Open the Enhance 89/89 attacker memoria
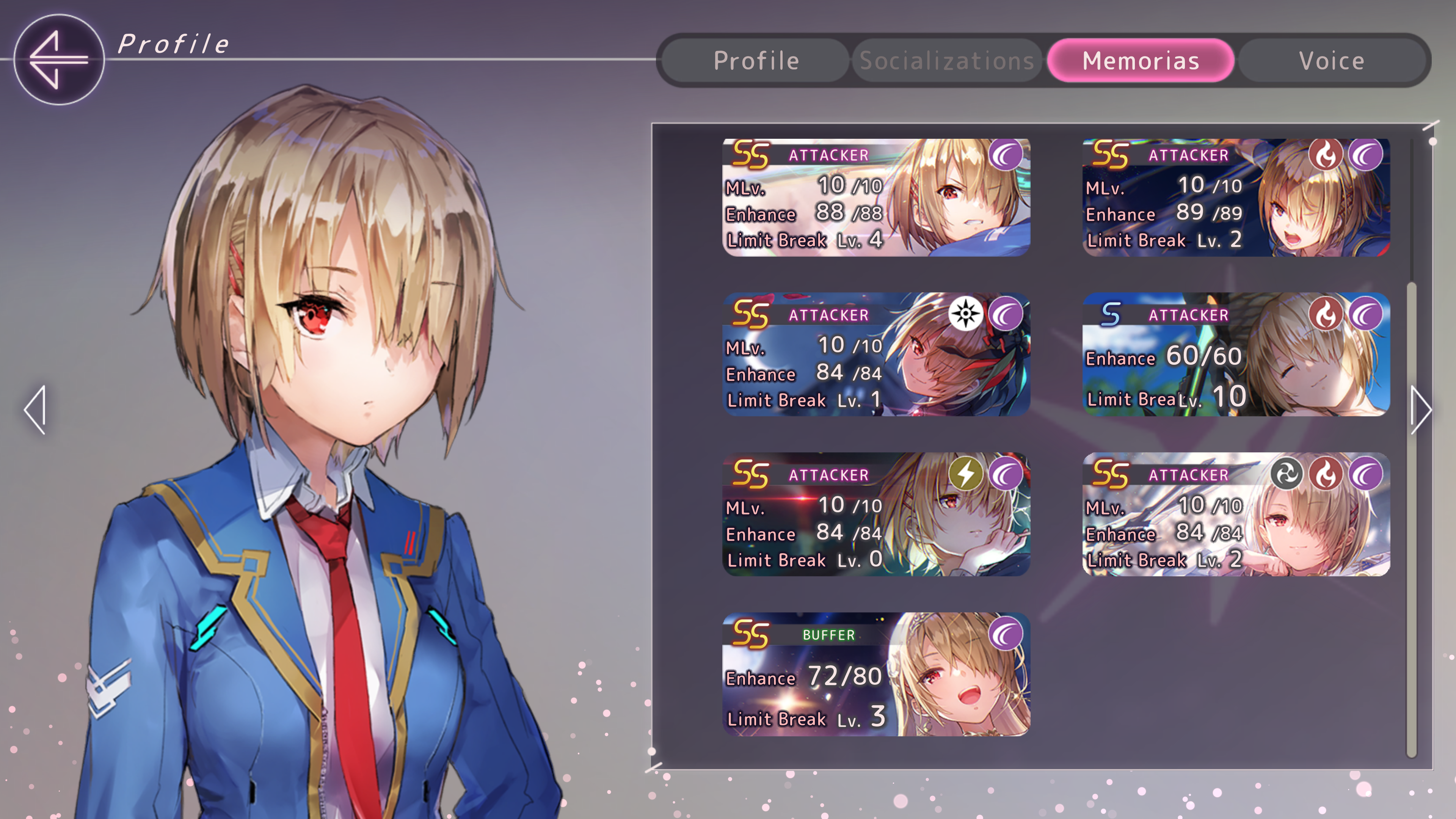The image size is (1456, 819). (x=1236, y=197)
